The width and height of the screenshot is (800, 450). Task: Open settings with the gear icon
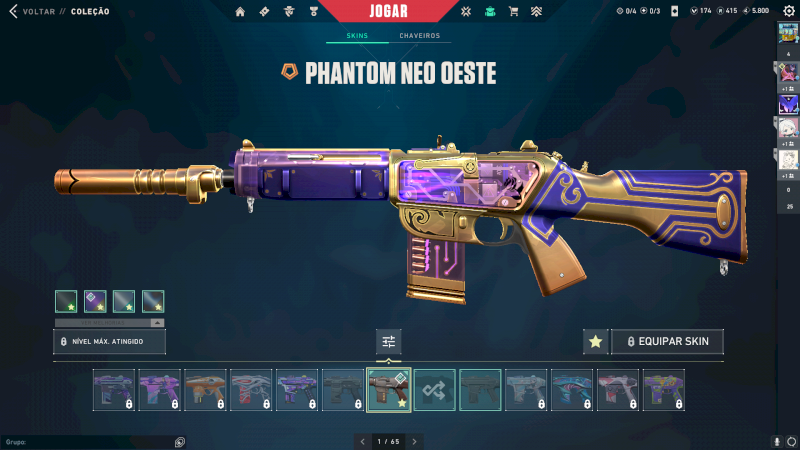tap(788, 11)
